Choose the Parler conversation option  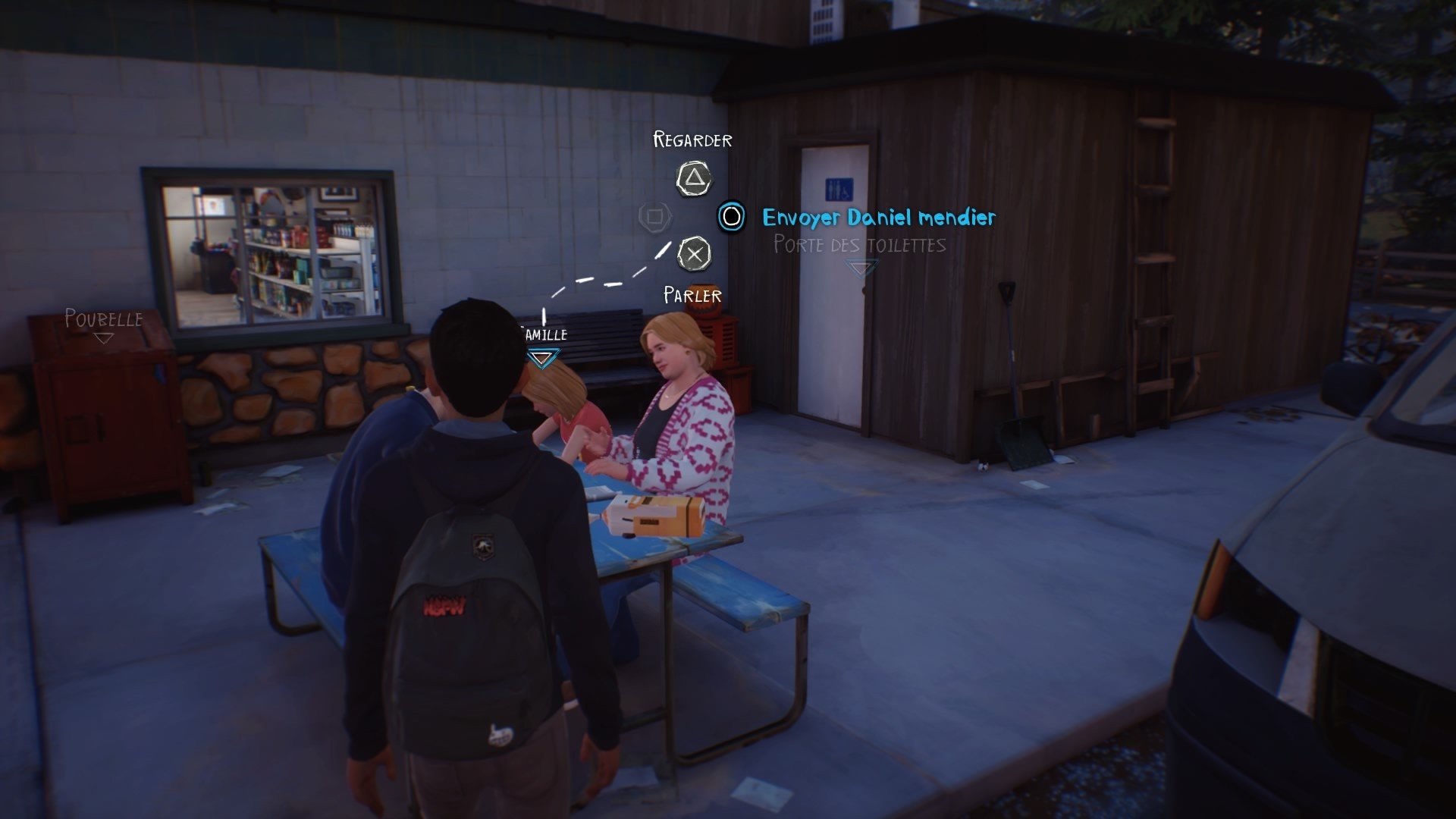click(x=691, y=294)
